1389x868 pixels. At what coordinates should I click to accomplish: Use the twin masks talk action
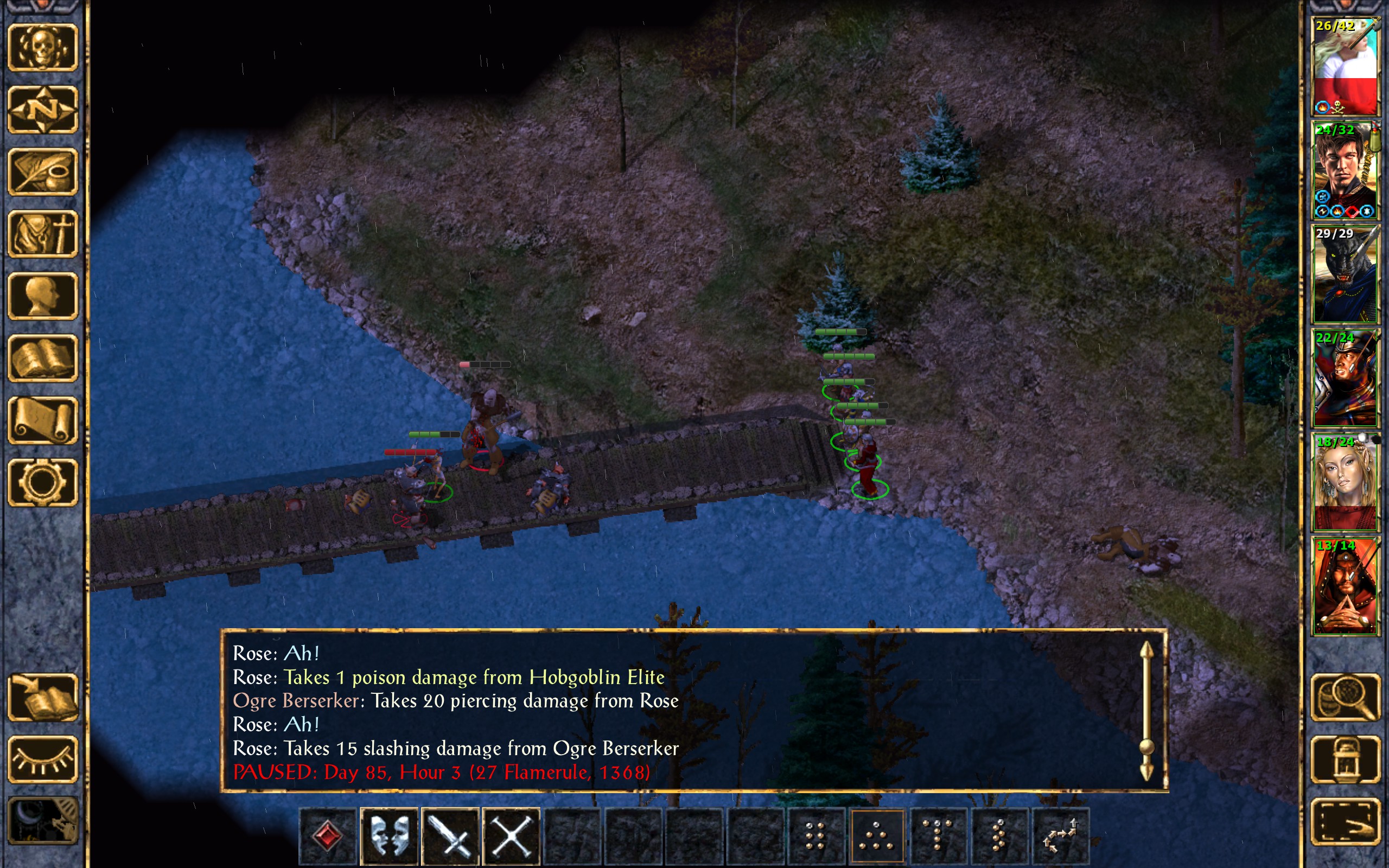[x=389, y=835]
